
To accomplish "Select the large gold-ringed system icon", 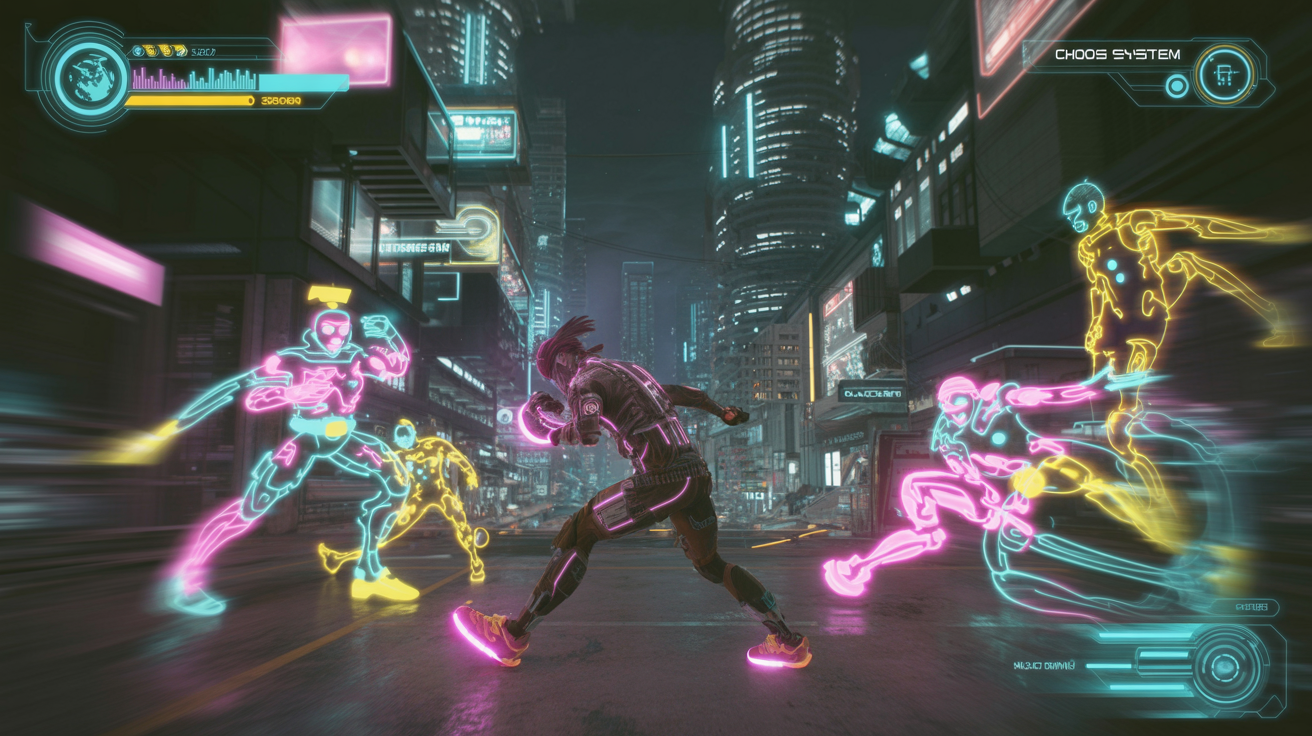I will 1225,75.
